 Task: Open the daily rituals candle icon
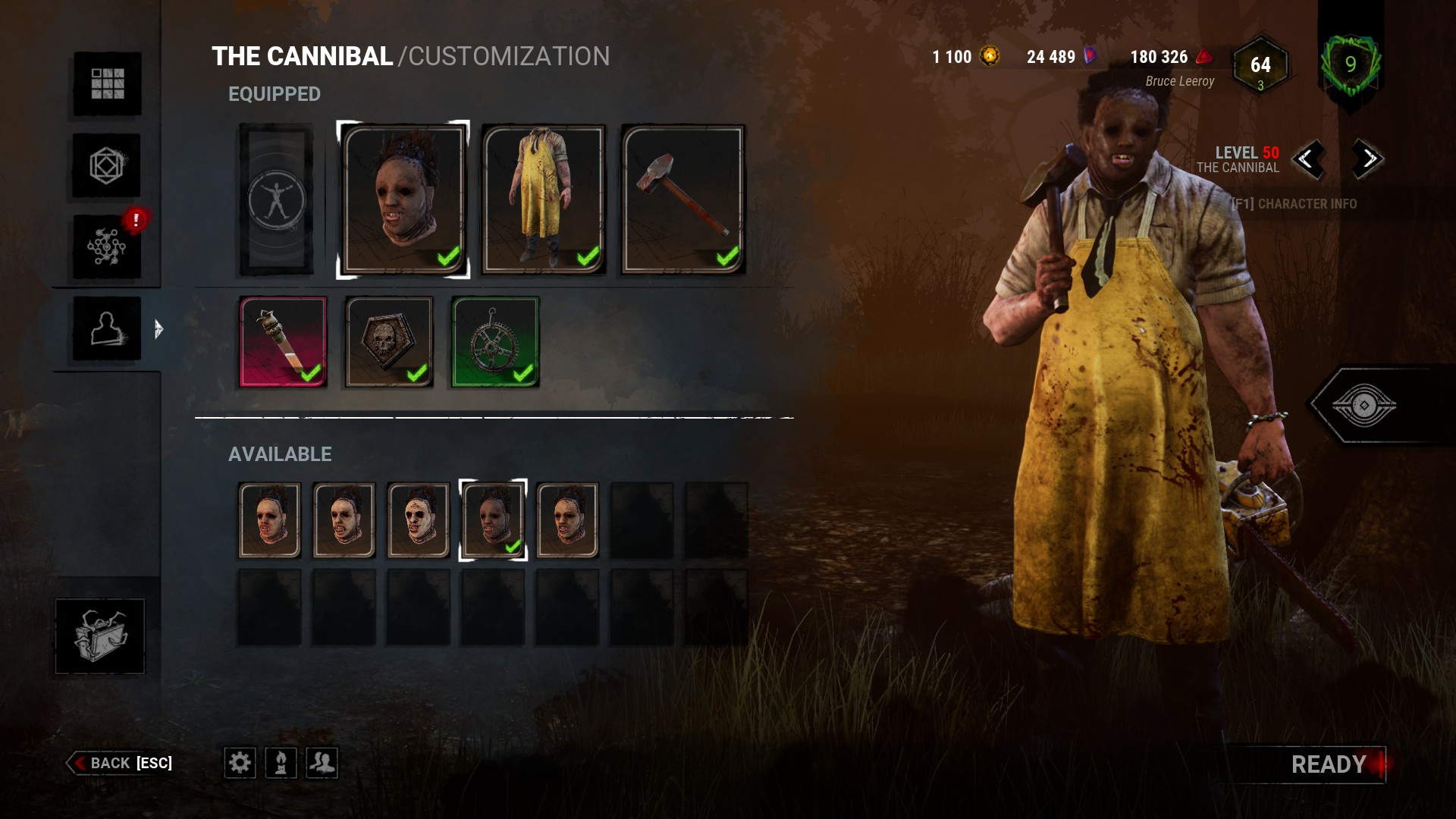pyautogui.click(x=281, y=764)
